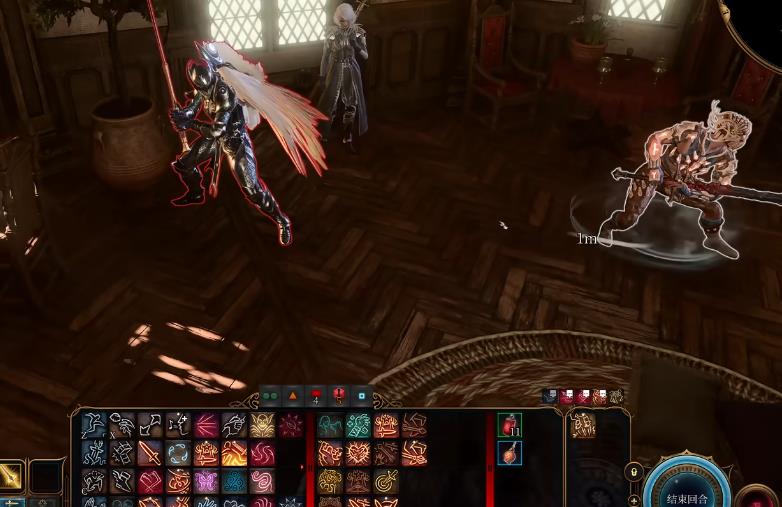This screenshot has width=782, height=507.
Task: Open the passive feature icon beside hotbar
Action: (583, 425)
